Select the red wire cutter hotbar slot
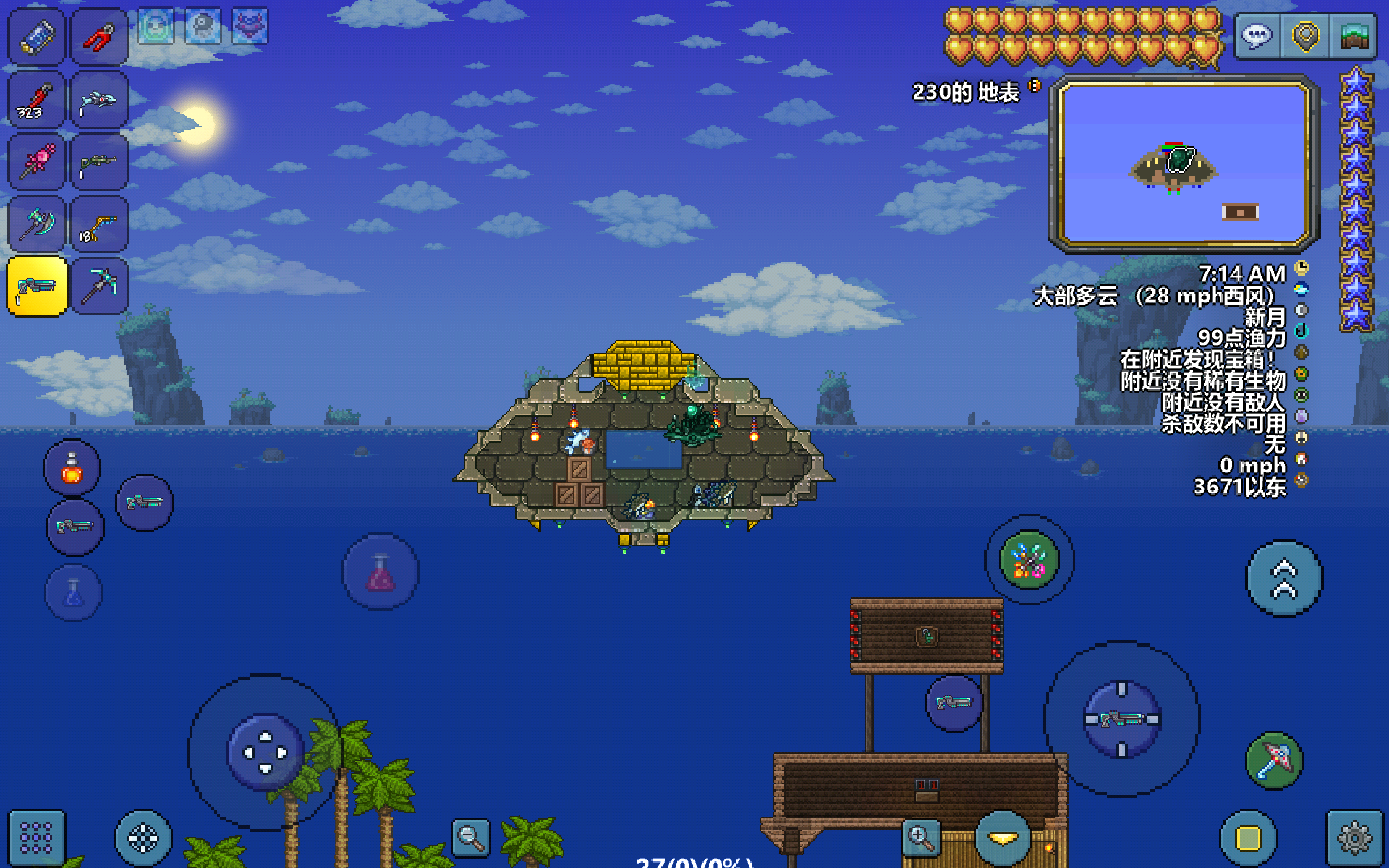This screenshot has width=1389, height=868. [100, 36]
